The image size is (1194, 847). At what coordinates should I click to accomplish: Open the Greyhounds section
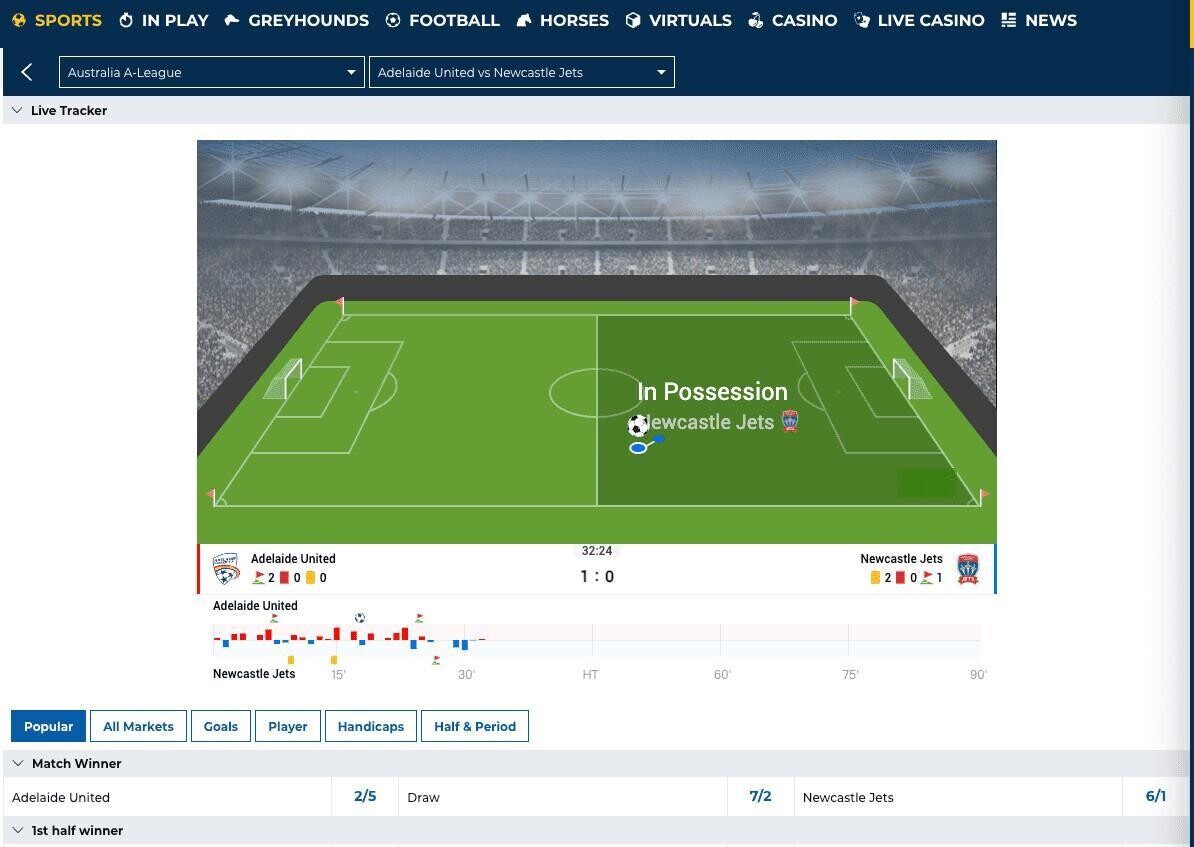tap(296, 20)
